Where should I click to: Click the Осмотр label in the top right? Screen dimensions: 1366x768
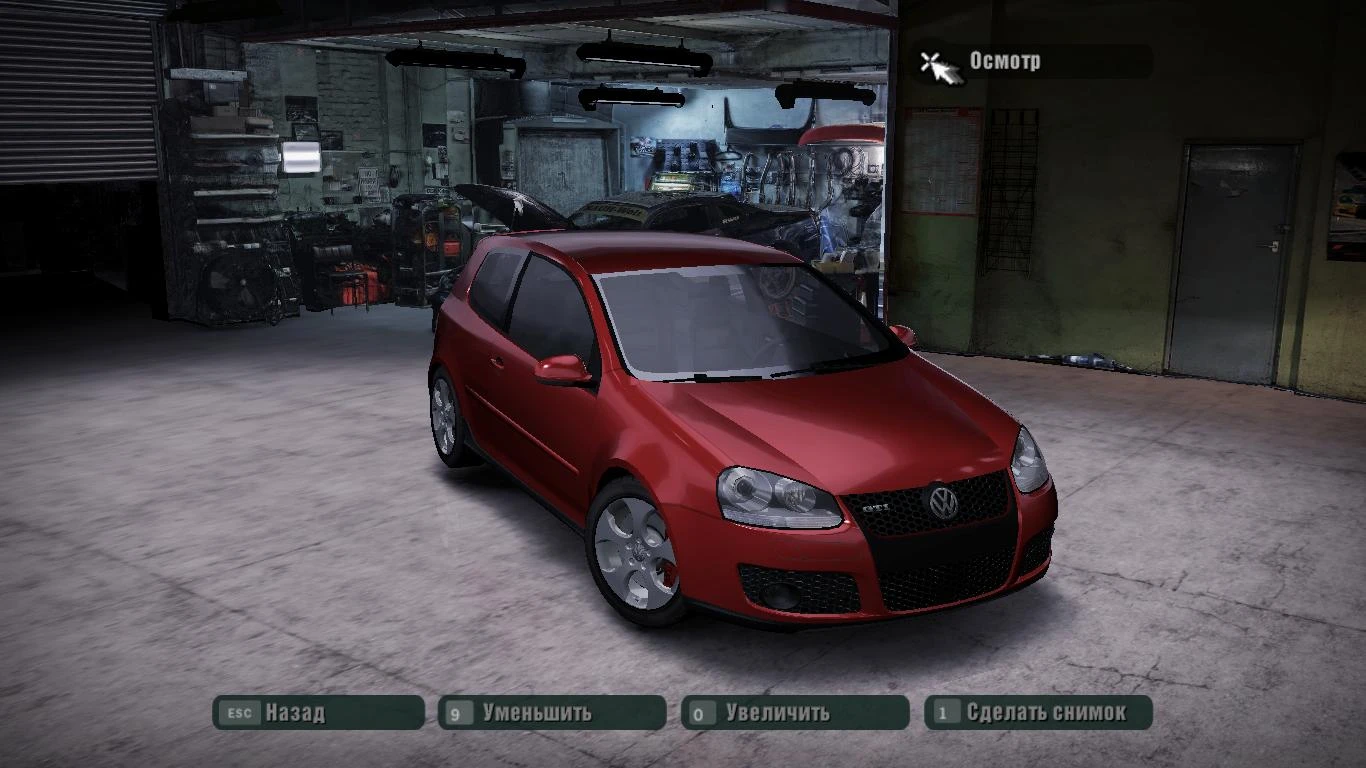1004,62
